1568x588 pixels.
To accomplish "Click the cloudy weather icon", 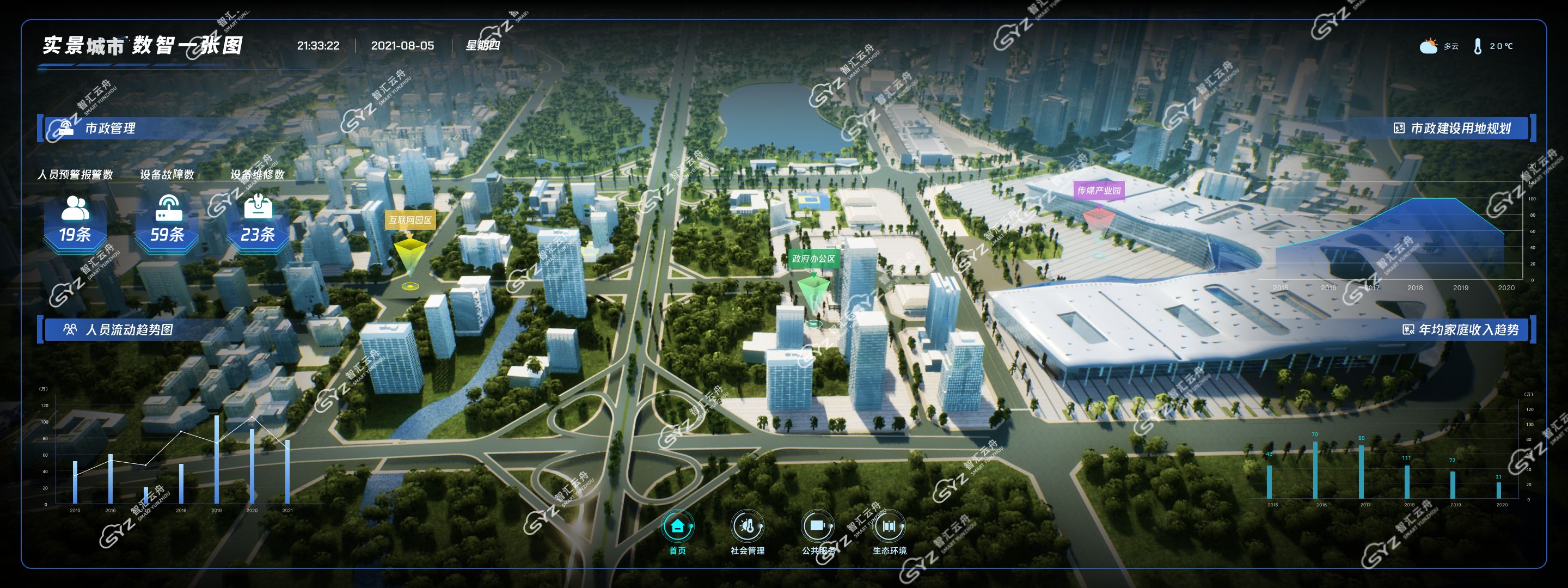I will point(1428,46).
